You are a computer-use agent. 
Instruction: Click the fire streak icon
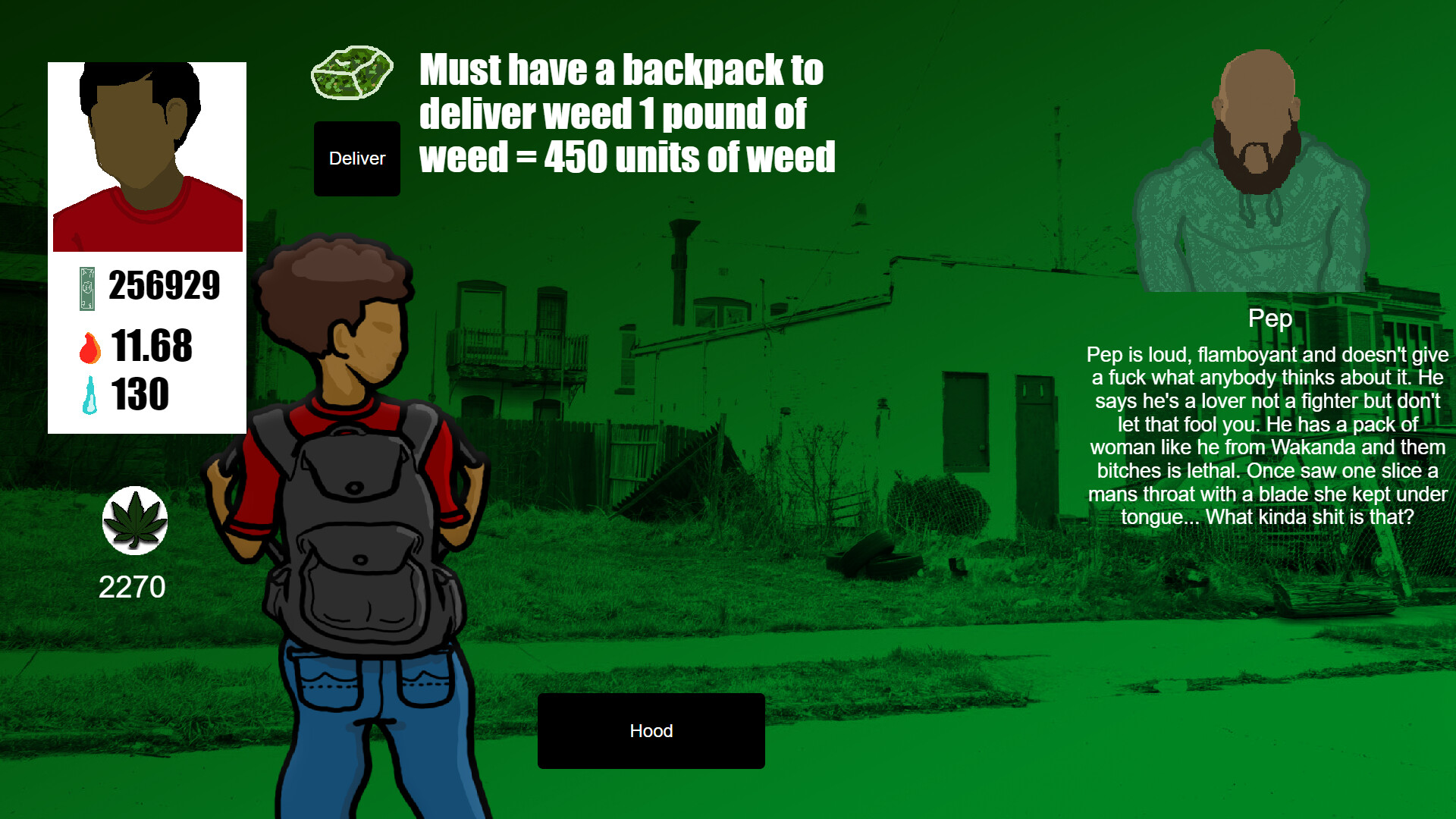[x=89, y=347]
